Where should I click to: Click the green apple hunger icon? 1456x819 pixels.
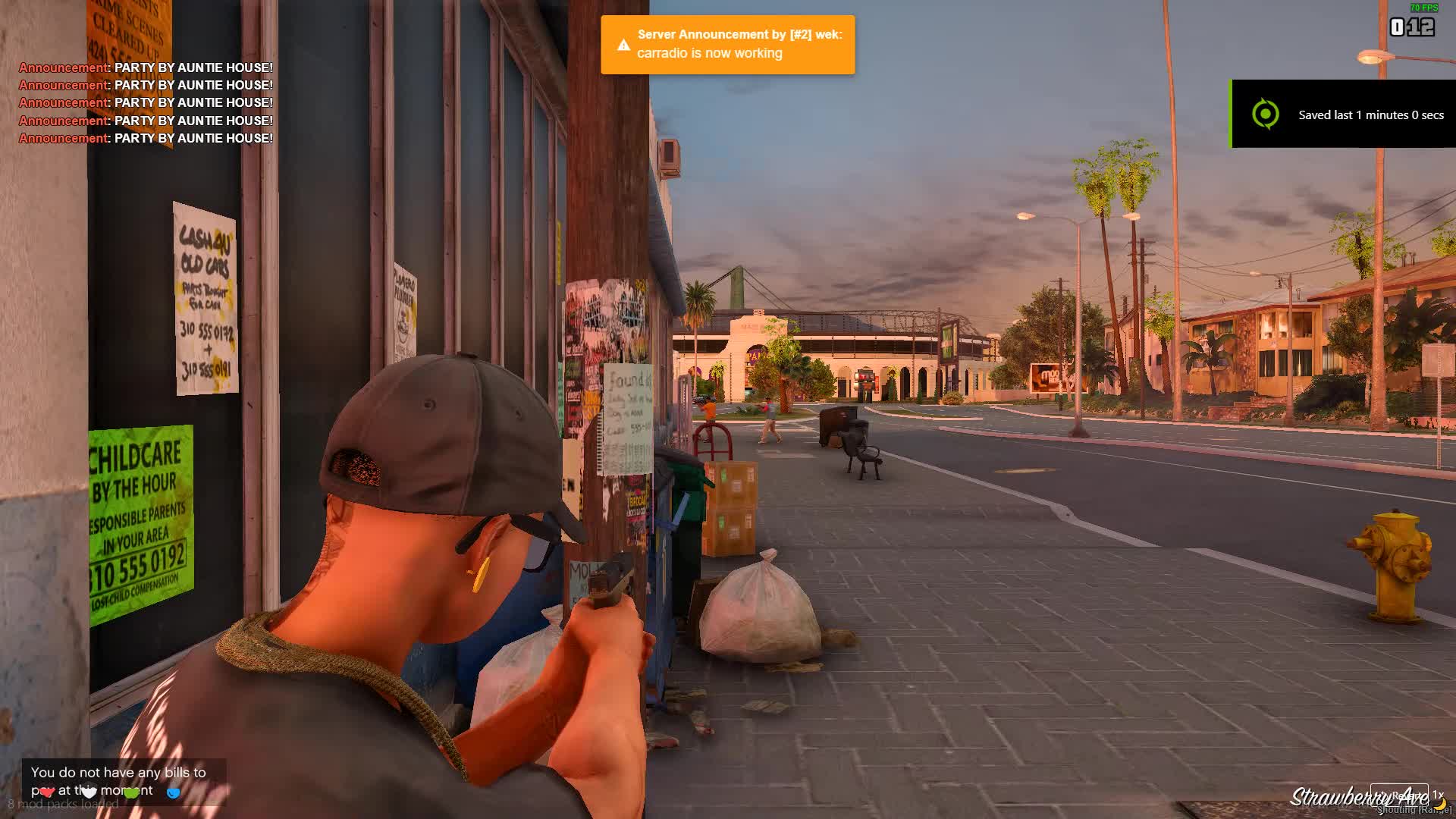[x=131, y=792]
